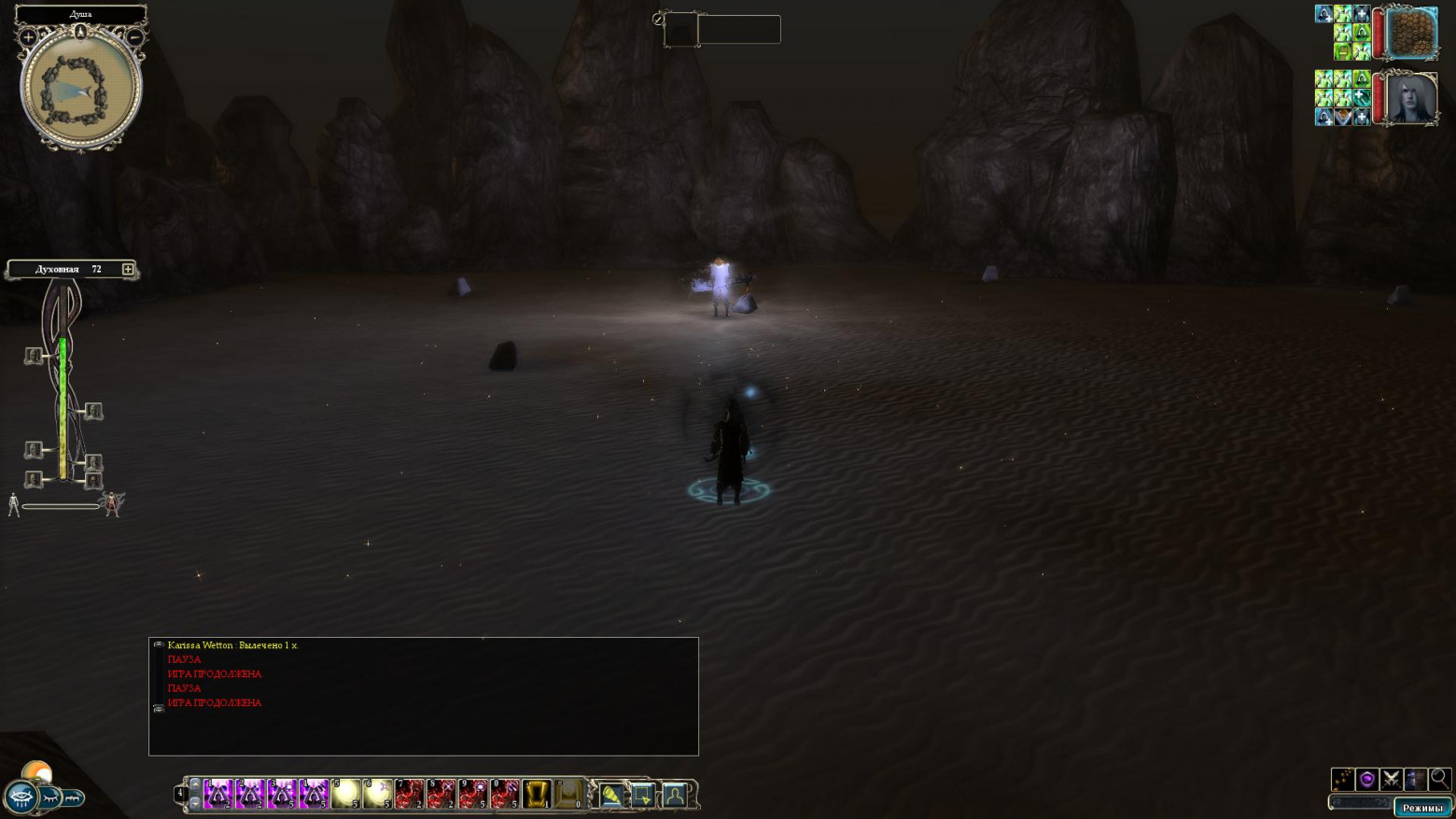Select the honeycomb-textured party portrait

(1411, 33)
